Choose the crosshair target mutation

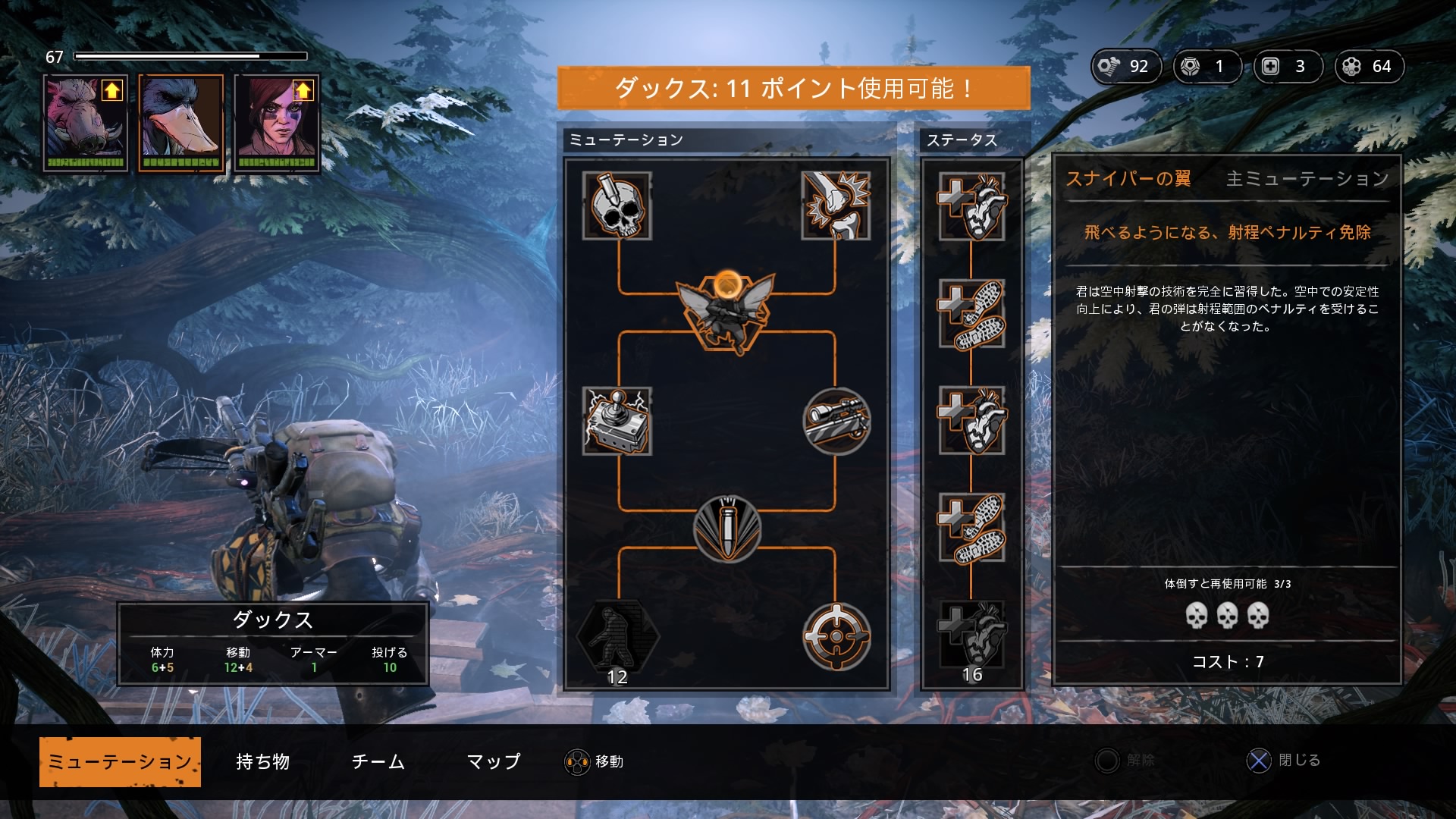coord(836,635)
